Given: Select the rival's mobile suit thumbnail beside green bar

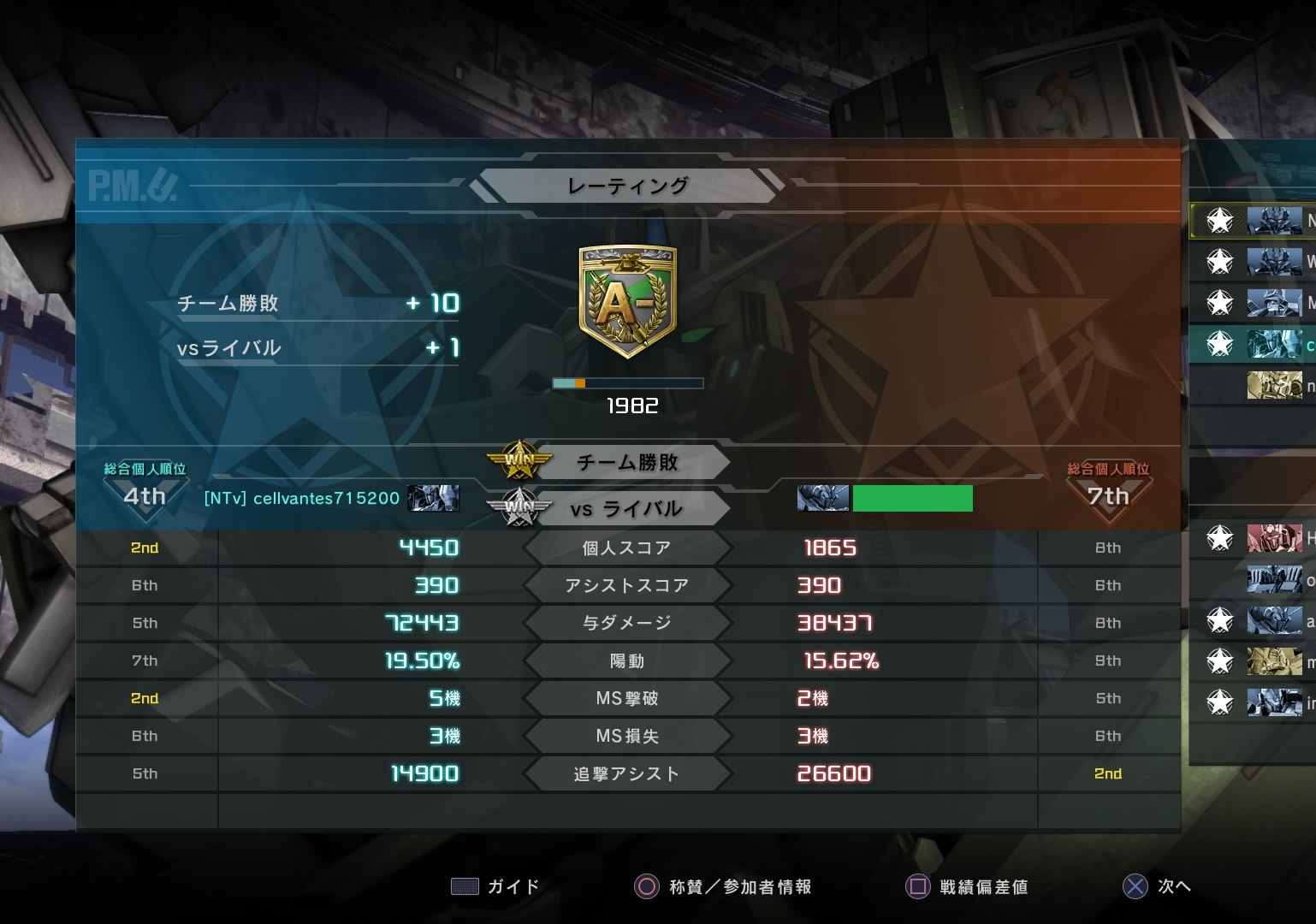Looking at the screenshot, I should 822,498.
